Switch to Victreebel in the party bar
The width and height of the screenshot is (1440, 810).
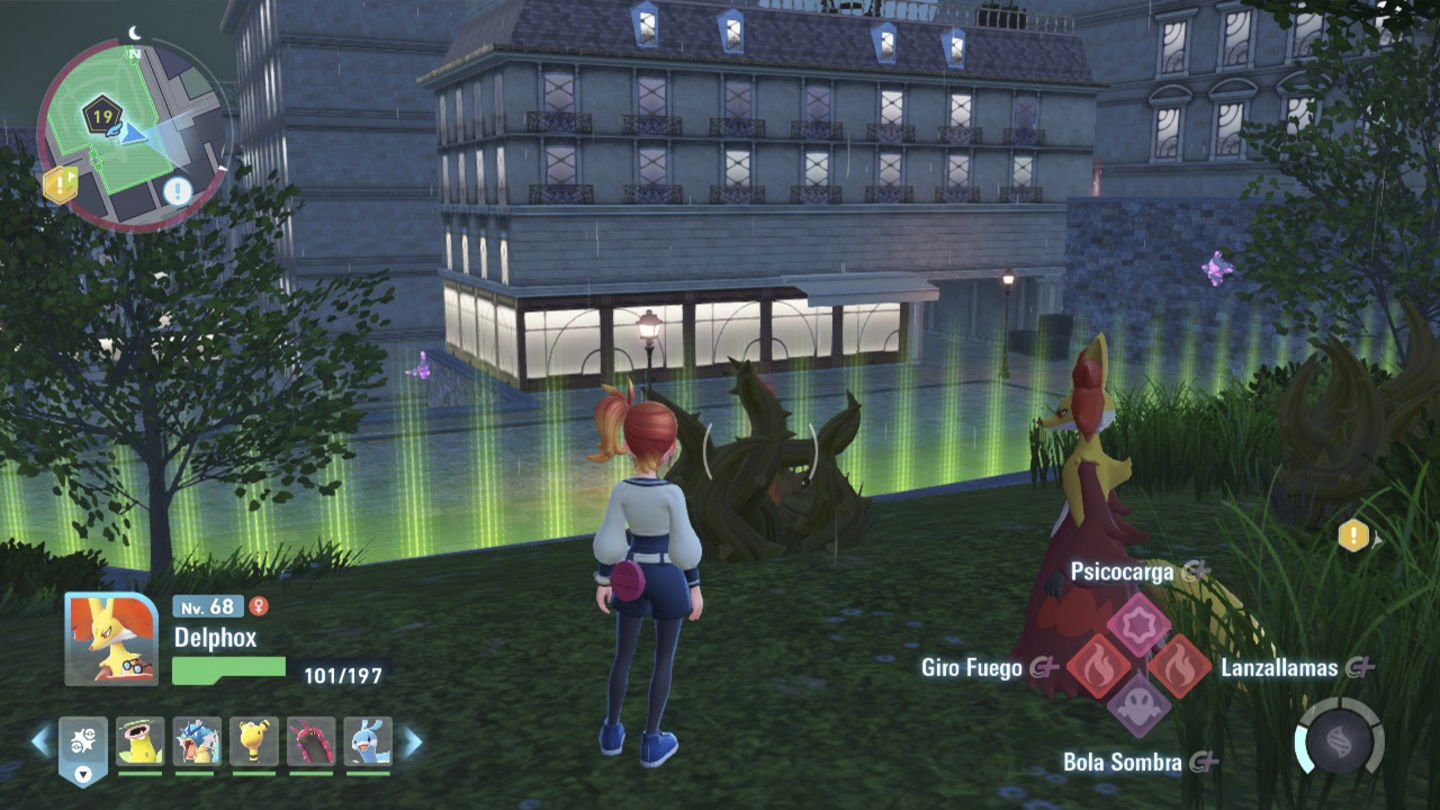[140, 742]
